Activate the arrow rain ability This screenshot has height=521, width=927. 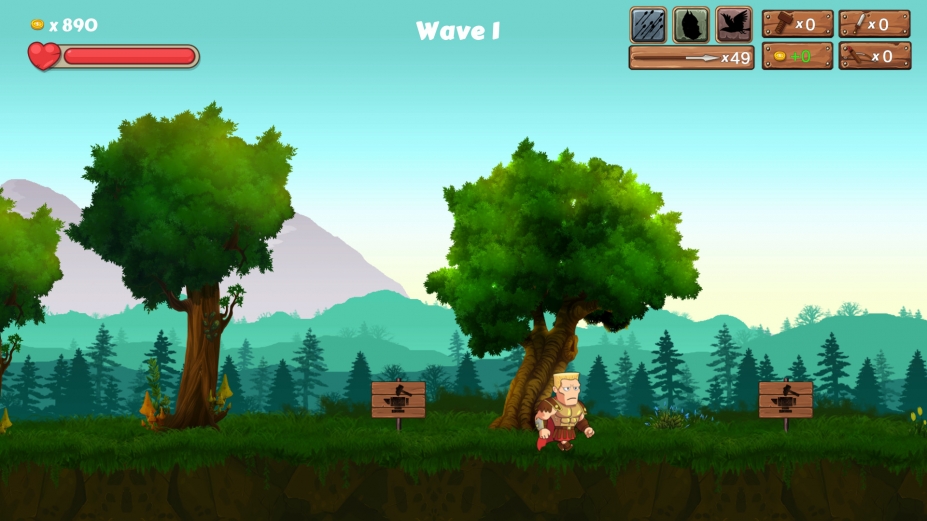pyautogui.click(x=648, y=24)
